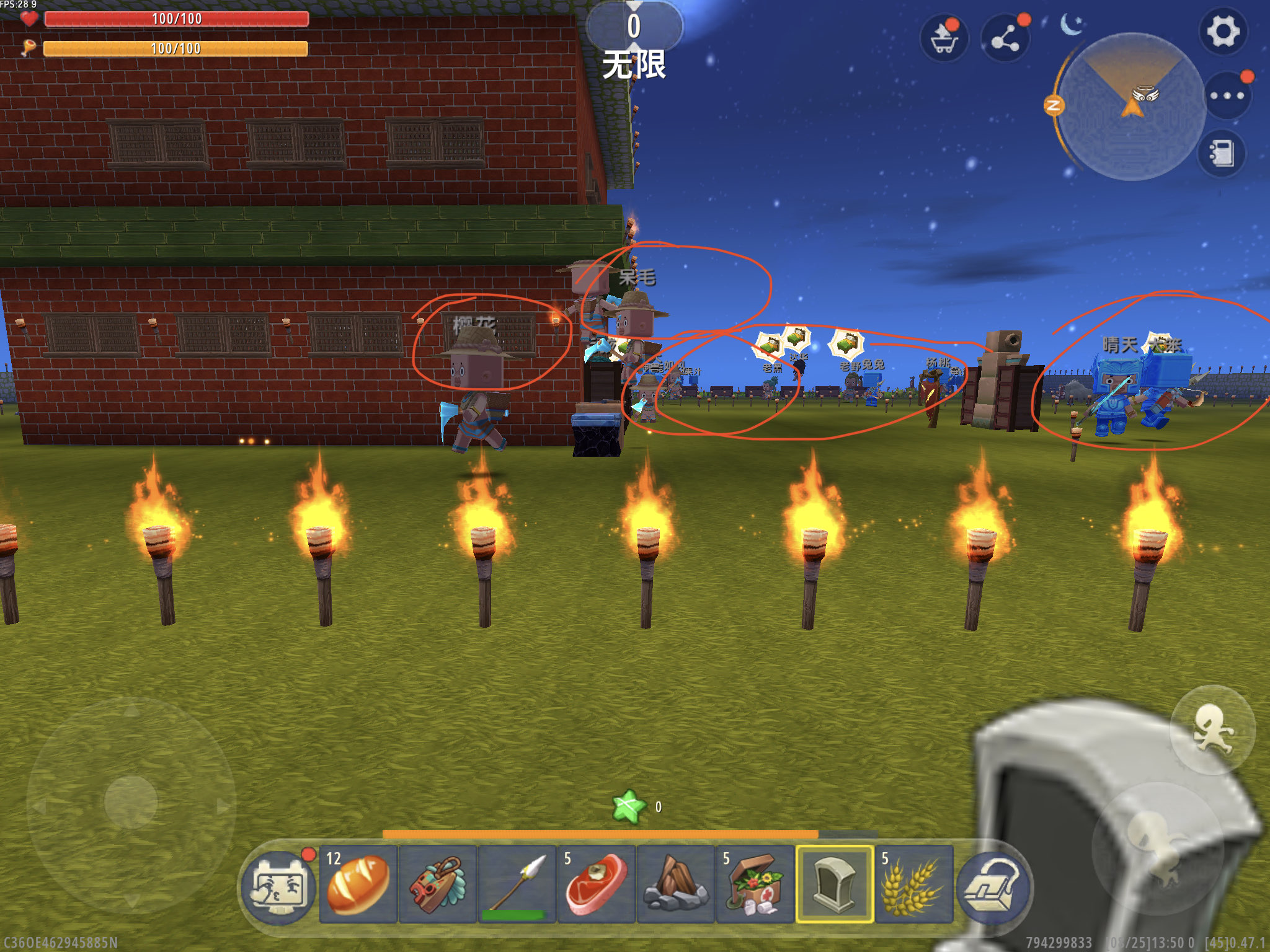Select the highlighted tombstone slot
The height and width of the screenshot is (952, 1270).
835,884
